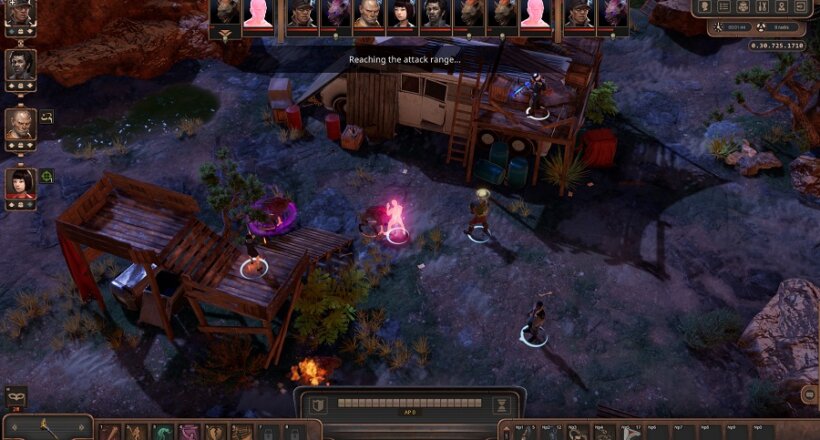Choose the dark-haired man's party portrait
The width and height of the screenshot is (820, 440).
coord(20,65)
